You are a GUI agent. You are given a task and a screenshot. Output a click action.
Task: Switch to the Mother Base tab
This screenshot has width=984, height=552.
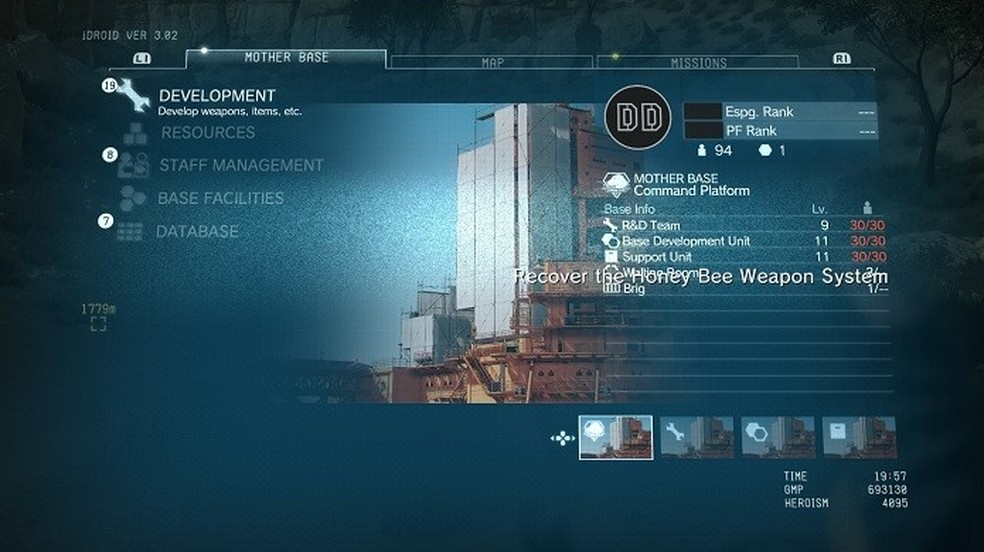[286, 60]
